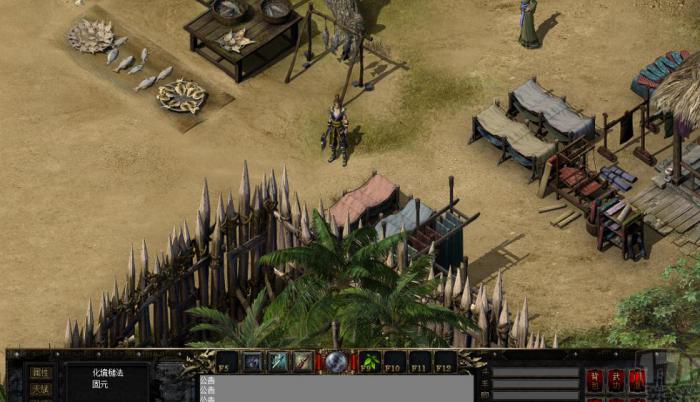Choose the F11 hotbar slot
The image size is (700, 402).
[420, 361]
